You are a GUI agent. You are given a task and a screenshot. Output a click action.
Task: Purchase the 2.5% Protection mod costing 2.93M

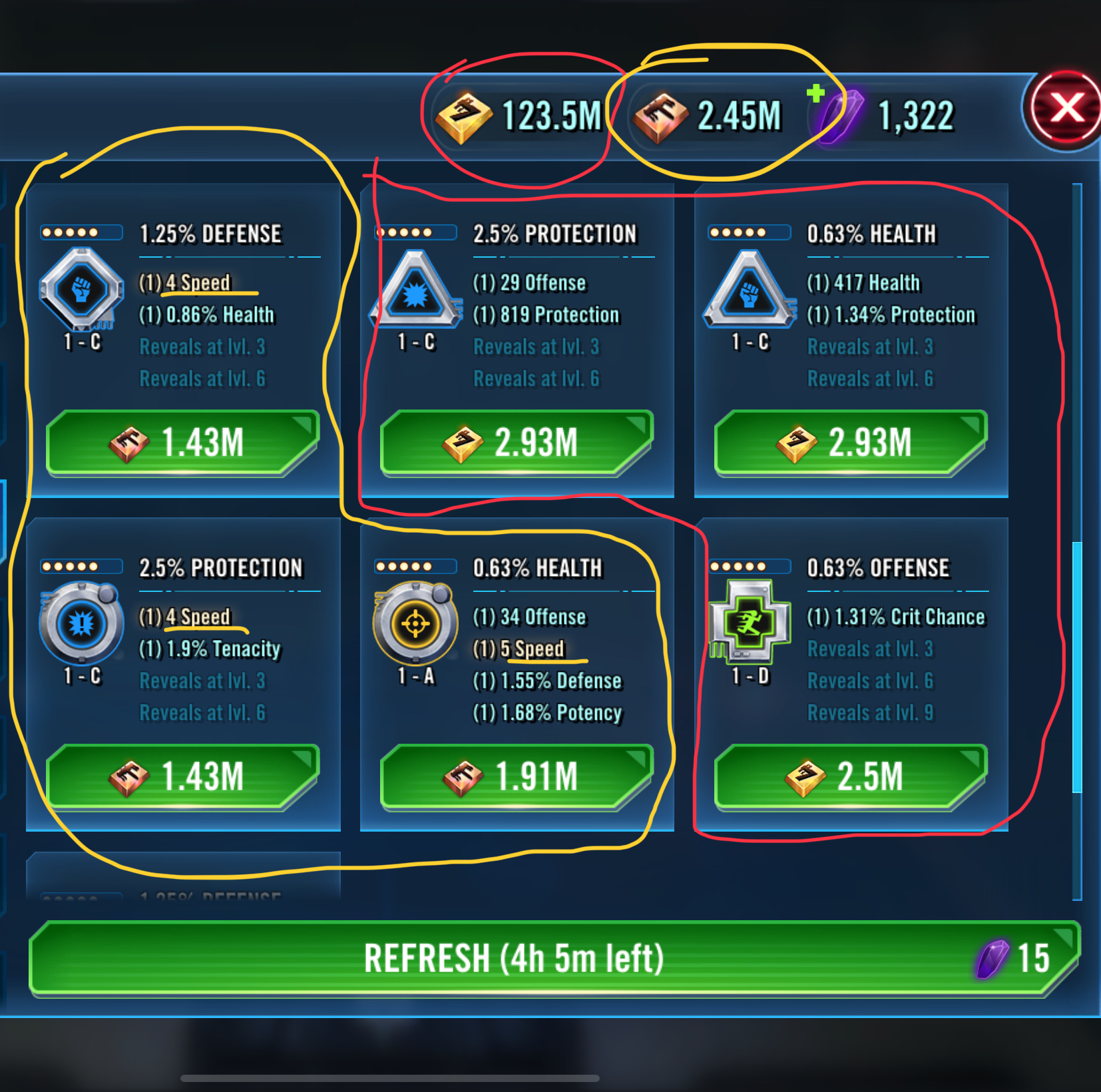click(517, 443)
